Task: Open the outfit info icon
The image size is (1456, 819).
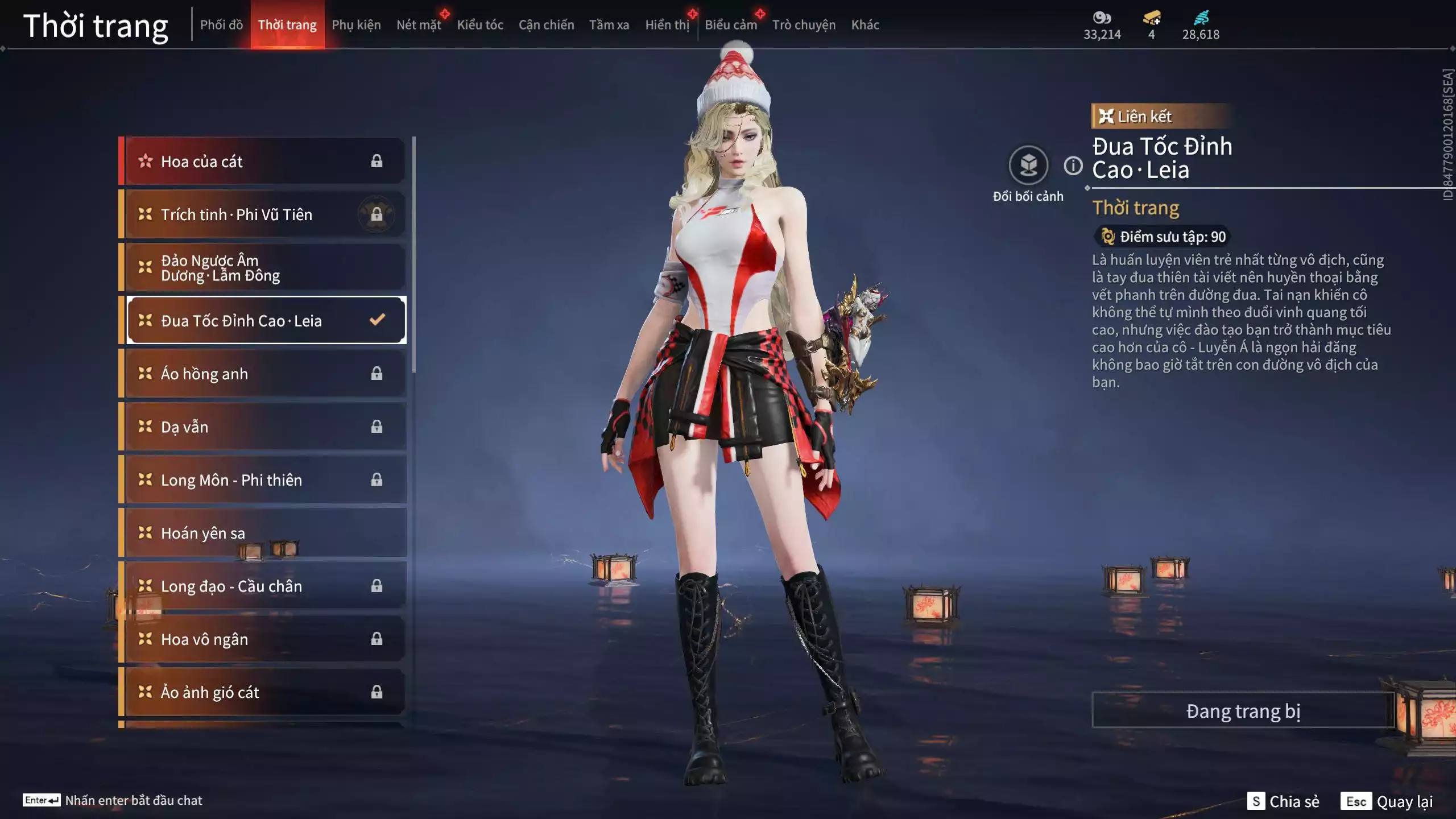Action: 1073,166
